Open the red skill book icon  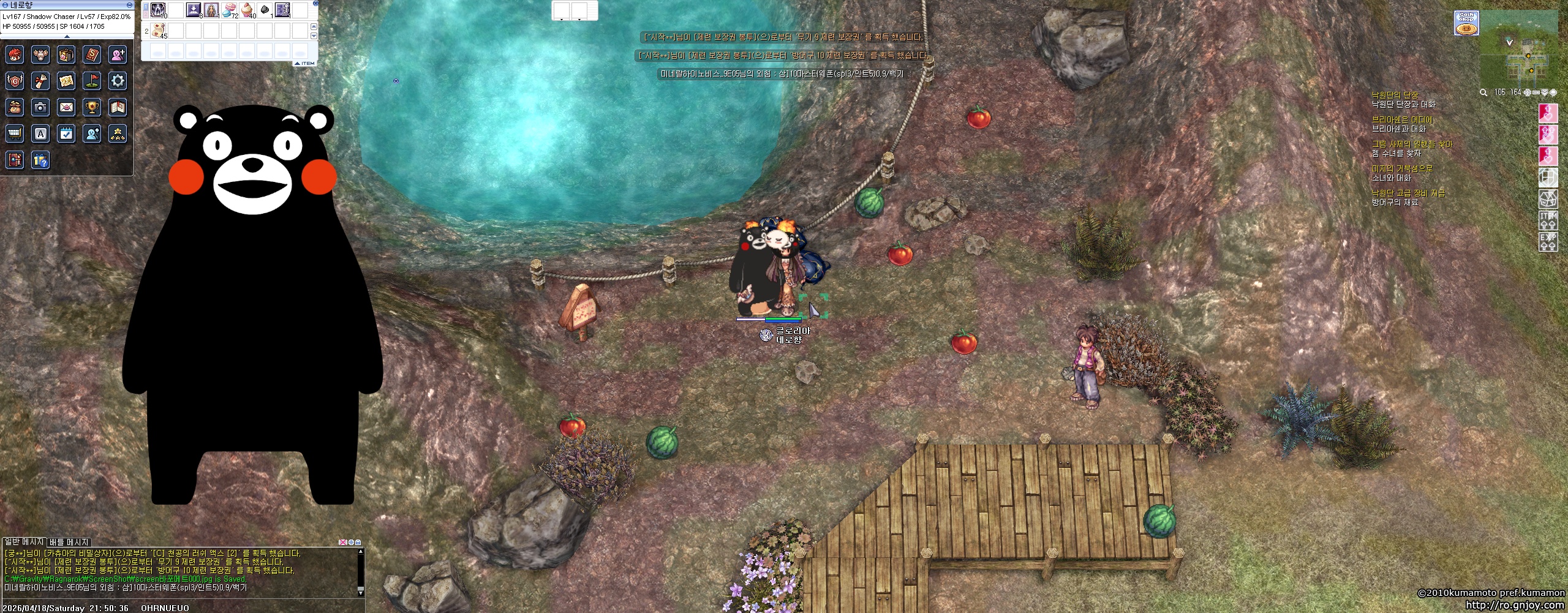point(92,55)
